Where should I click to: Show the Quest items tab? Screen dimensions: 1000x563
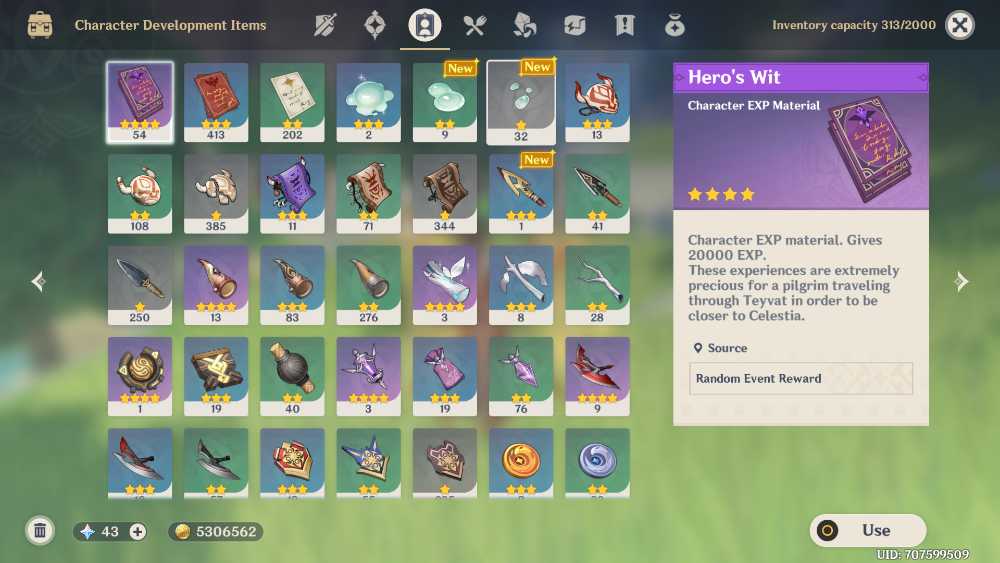coord(625,25)
